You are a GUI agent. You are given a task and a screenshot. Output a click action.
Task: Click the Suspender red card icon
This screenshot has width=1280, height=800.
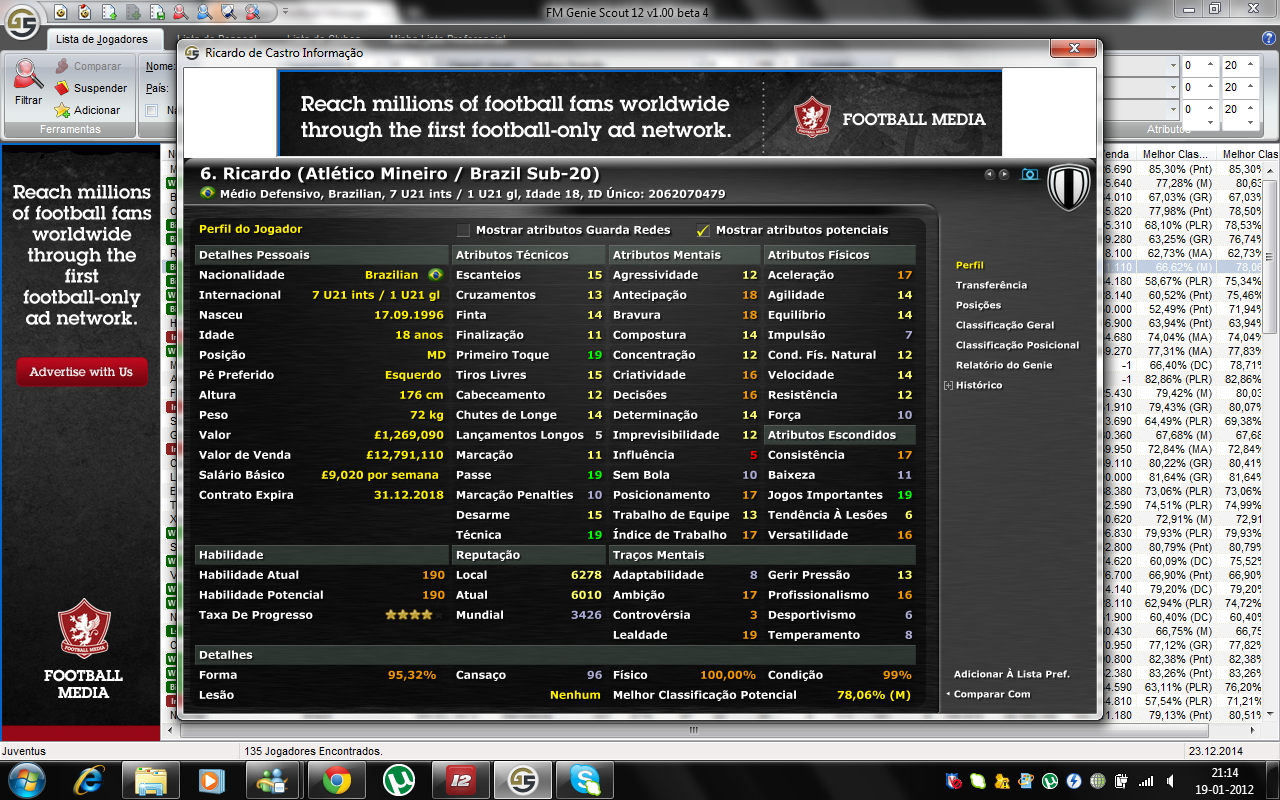click(61, 88)
